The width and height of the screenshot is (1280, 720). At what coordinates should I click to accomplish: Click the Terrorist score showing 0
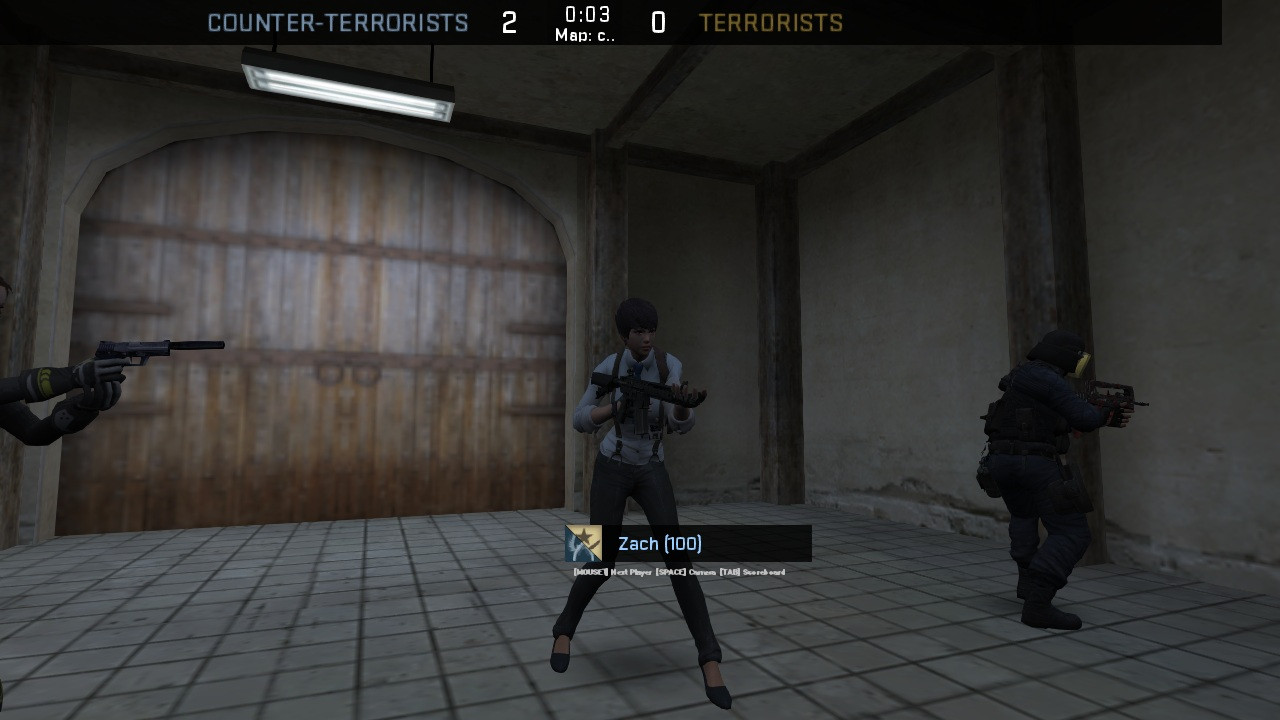[x=657, y=22]
